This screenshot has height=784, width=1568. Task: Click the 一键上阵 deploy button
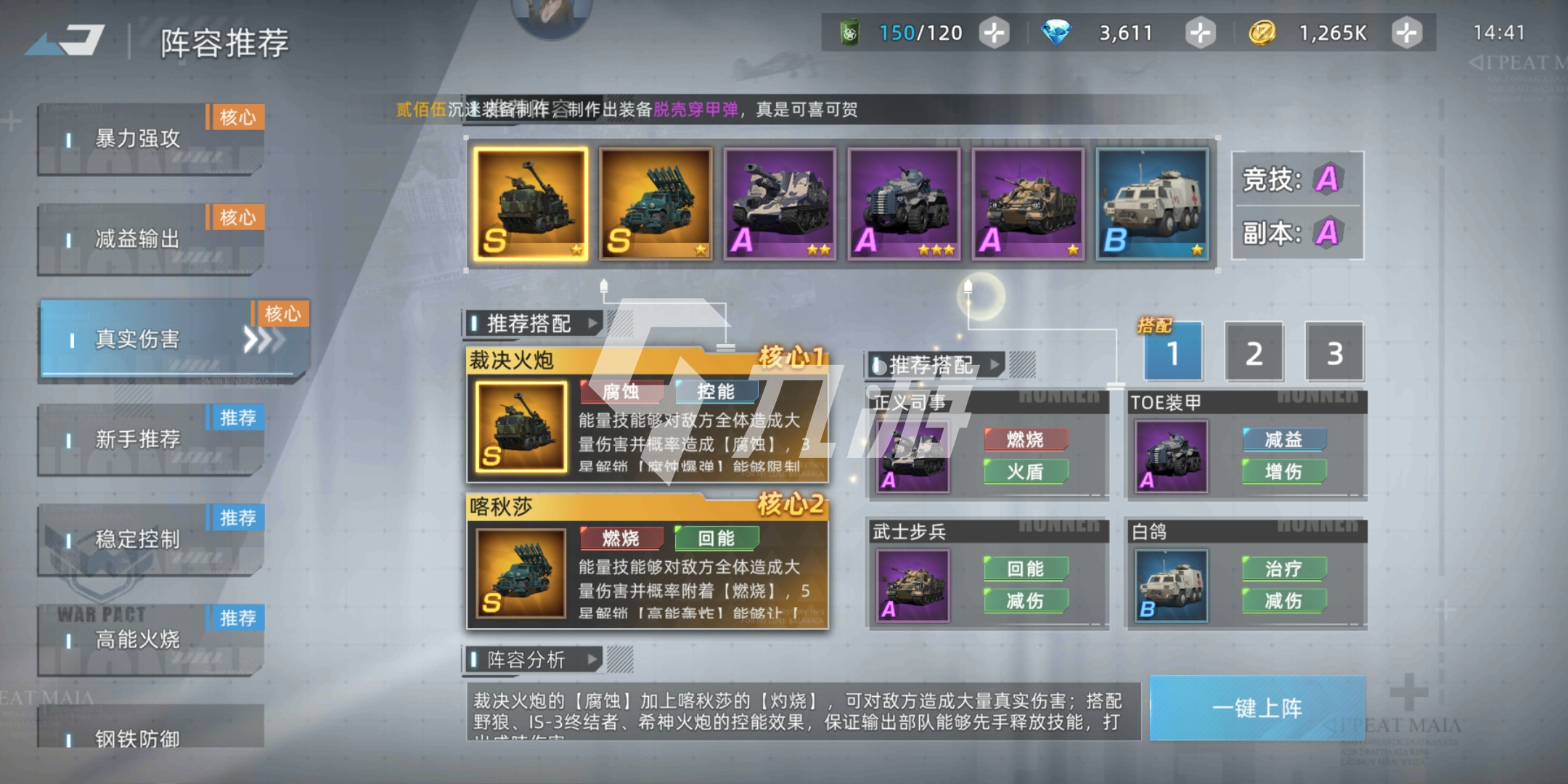(1257, 708)
